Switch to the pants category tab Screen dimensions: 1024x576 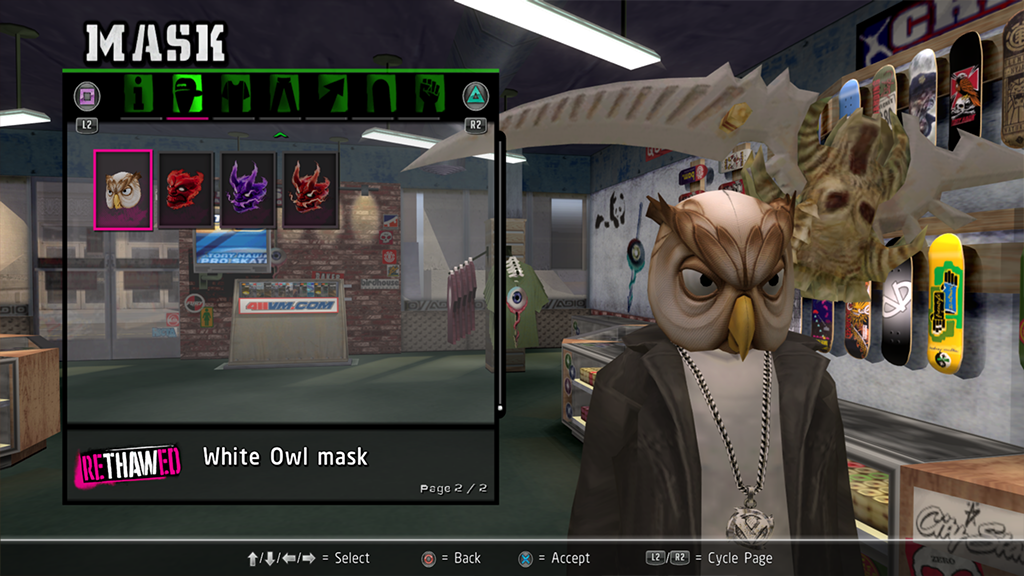[x=282, y=95]
